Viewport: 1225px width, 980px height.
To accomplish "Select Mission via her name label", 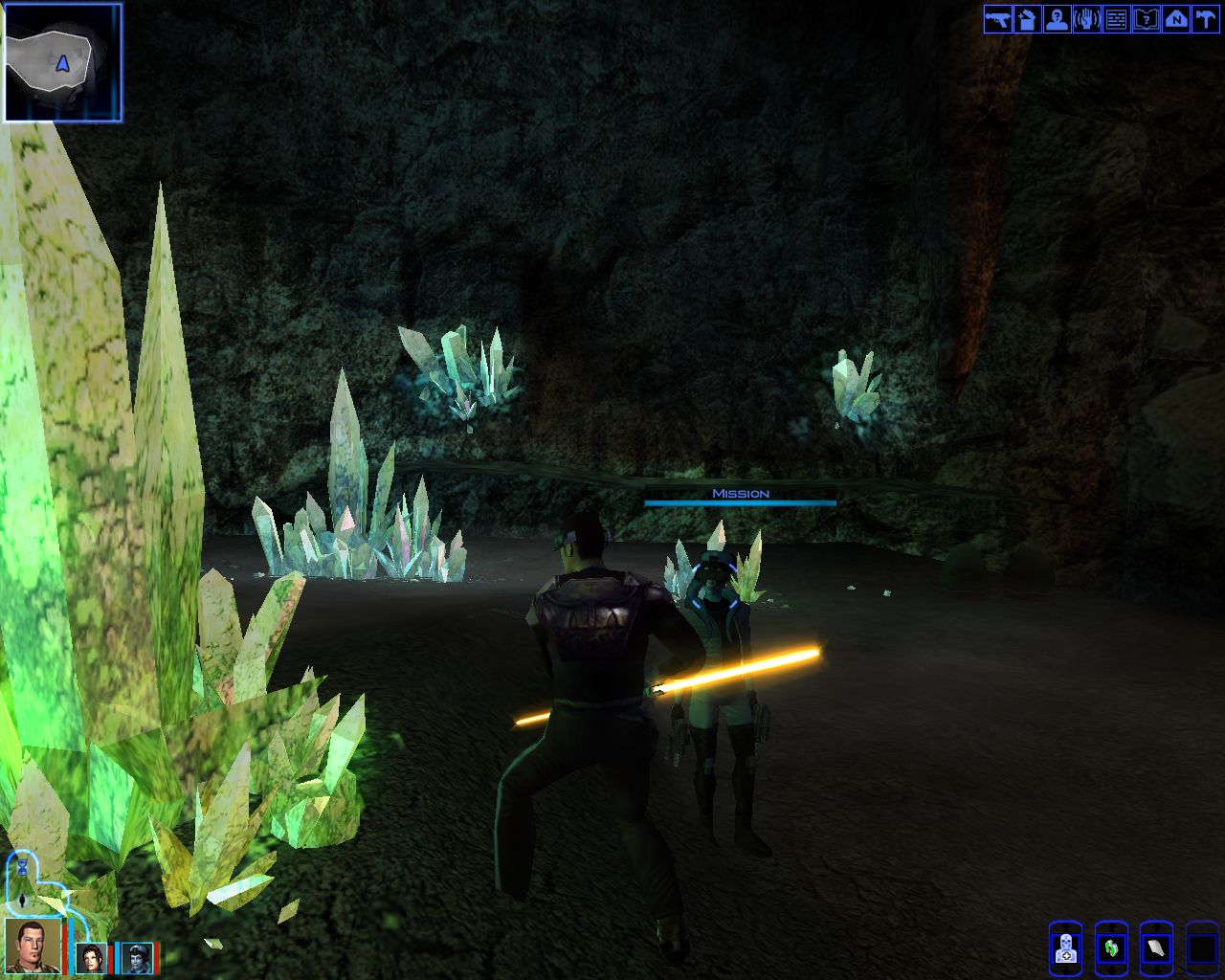I will (740, 494).
